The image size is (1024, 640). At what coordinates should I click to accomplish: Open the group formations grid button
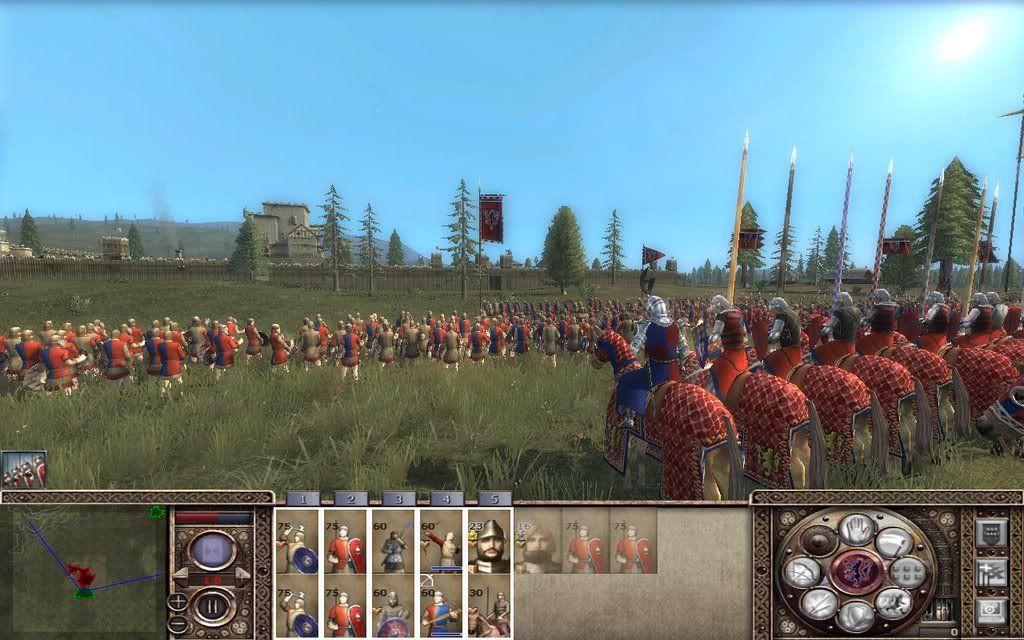[x=906, y=572]
